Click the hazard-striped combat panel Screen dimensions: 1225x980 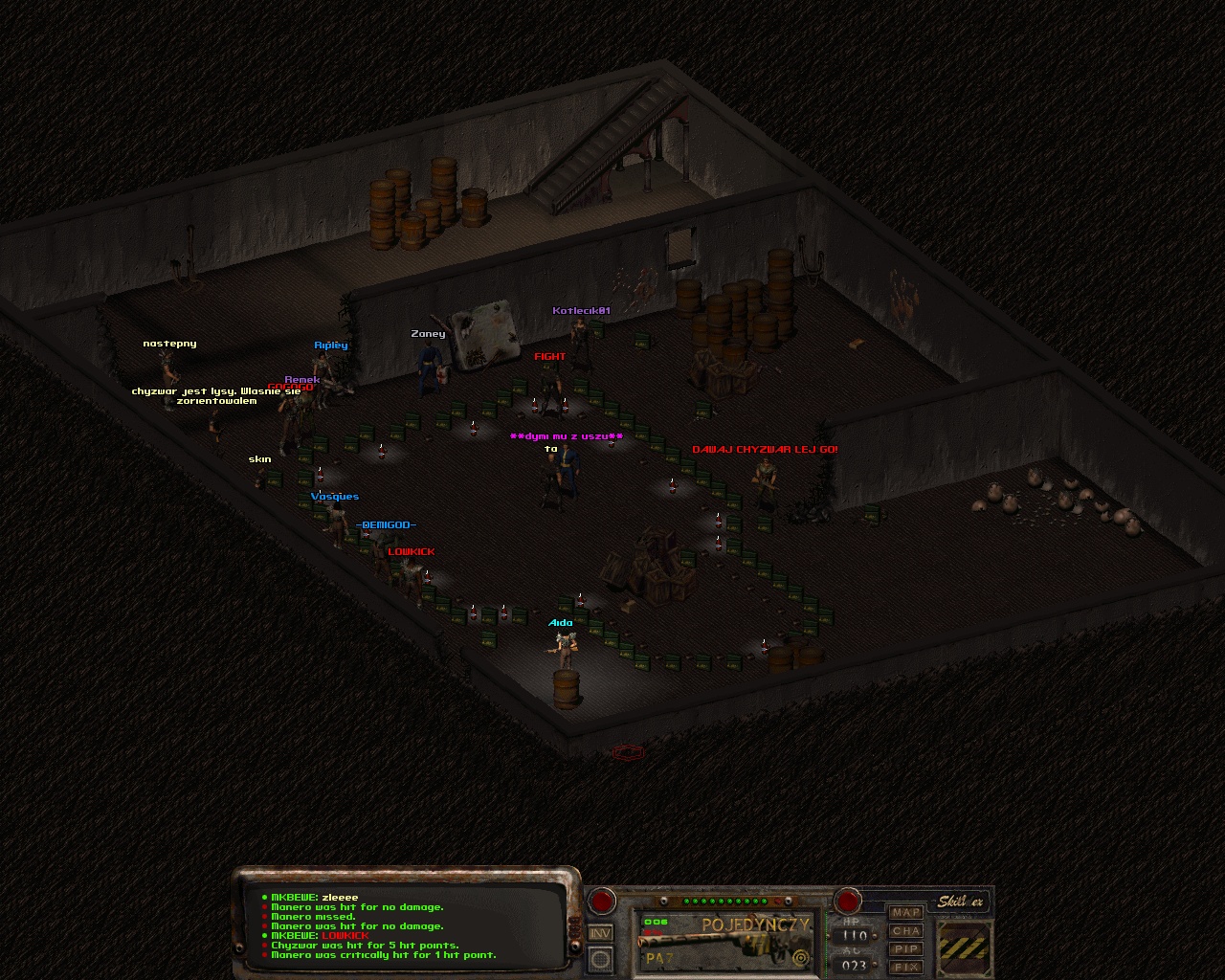coord(962,948)
